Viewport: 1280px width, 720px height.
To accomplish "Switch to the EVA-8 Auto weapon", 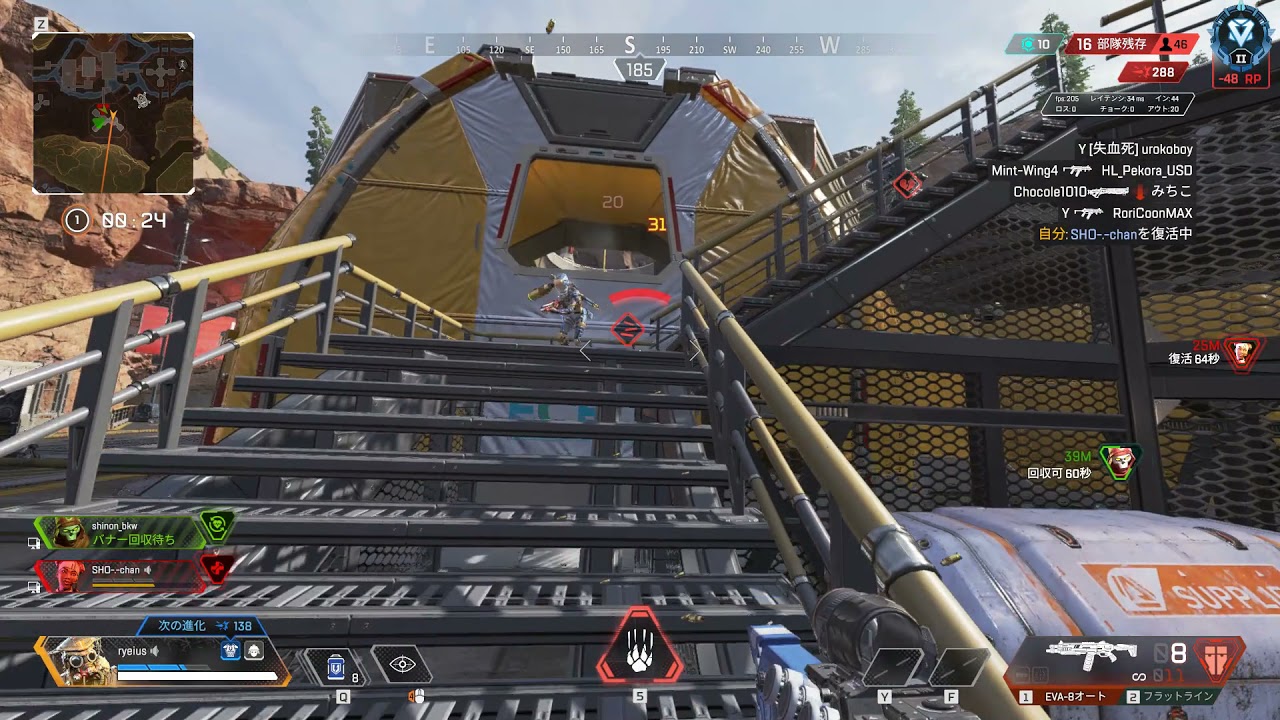I will (1076, 696).
